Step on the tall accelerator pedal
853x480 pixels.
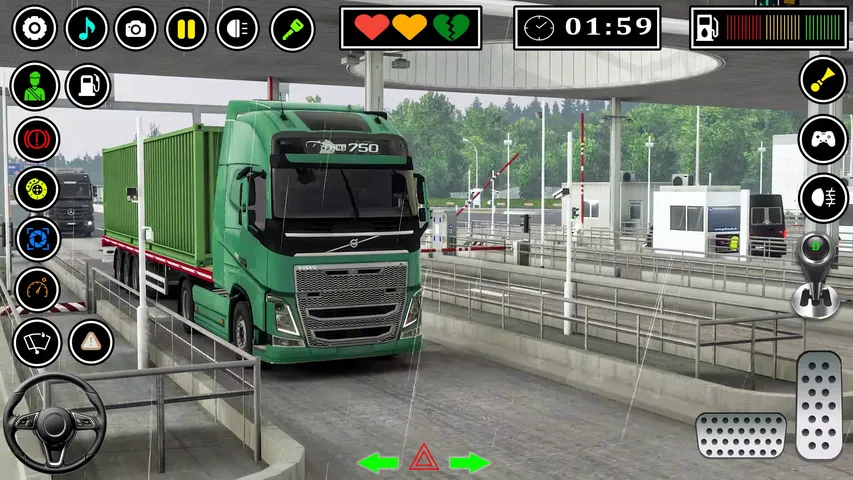tap(819, 404)
